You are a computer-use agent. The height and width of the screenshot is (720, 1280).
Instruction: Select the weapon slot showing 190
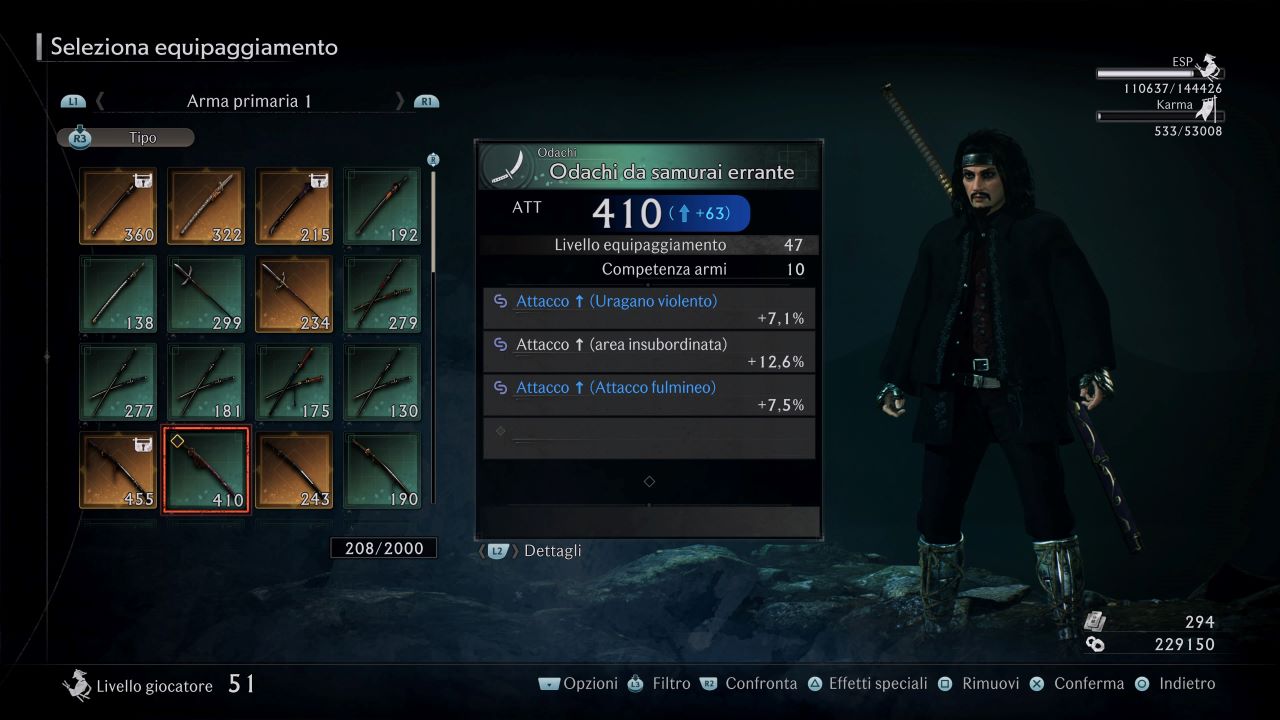[x=382, y=470]
